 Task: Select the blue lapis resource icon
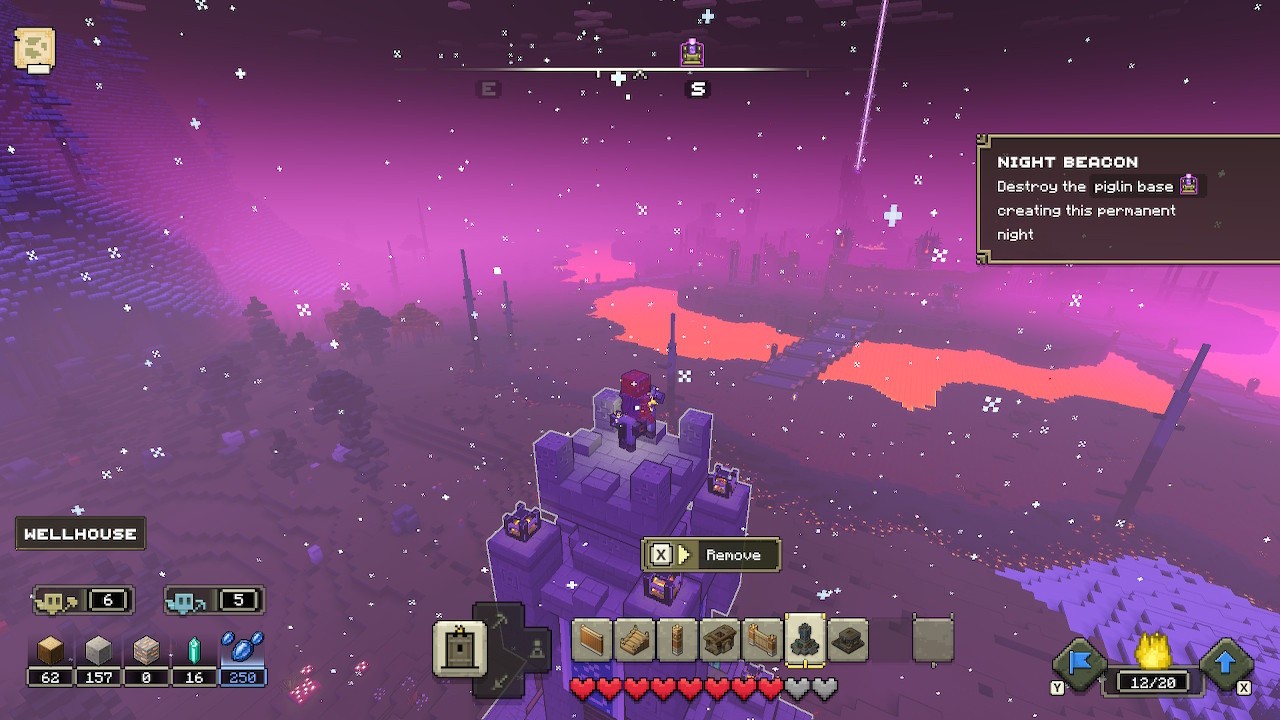(x=242, y=650)
